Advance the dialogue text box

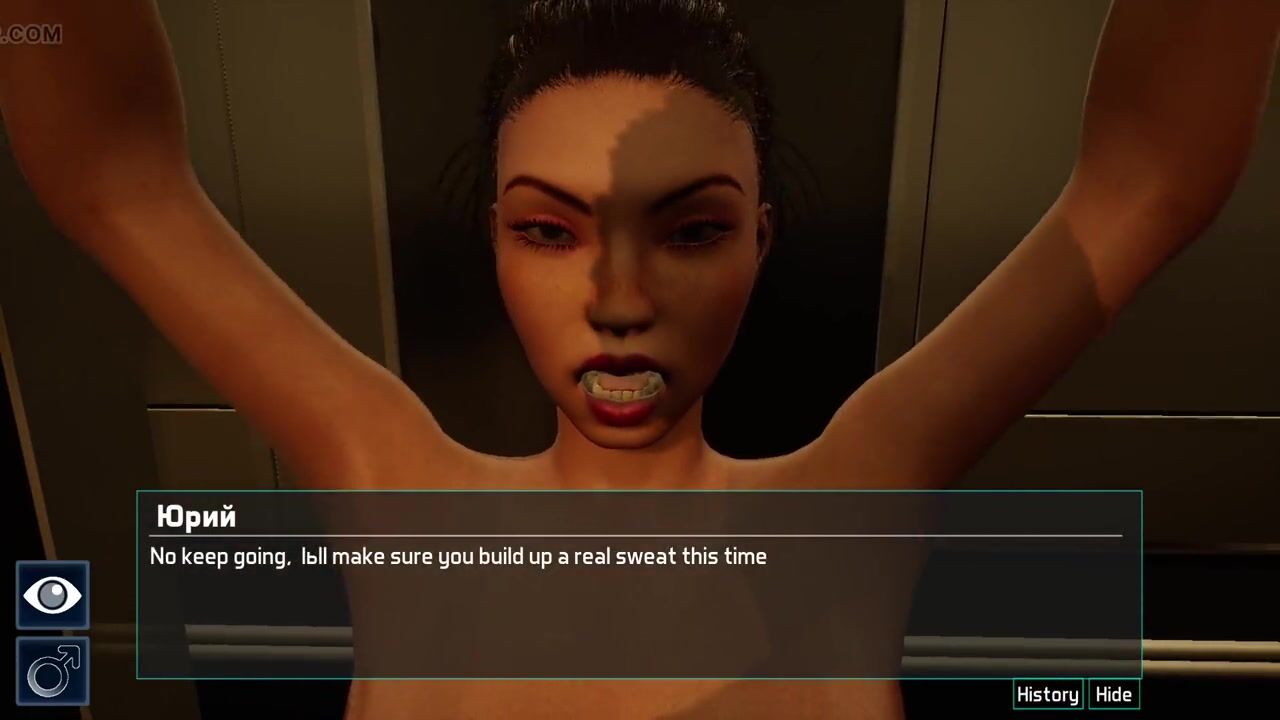[638, 610]
